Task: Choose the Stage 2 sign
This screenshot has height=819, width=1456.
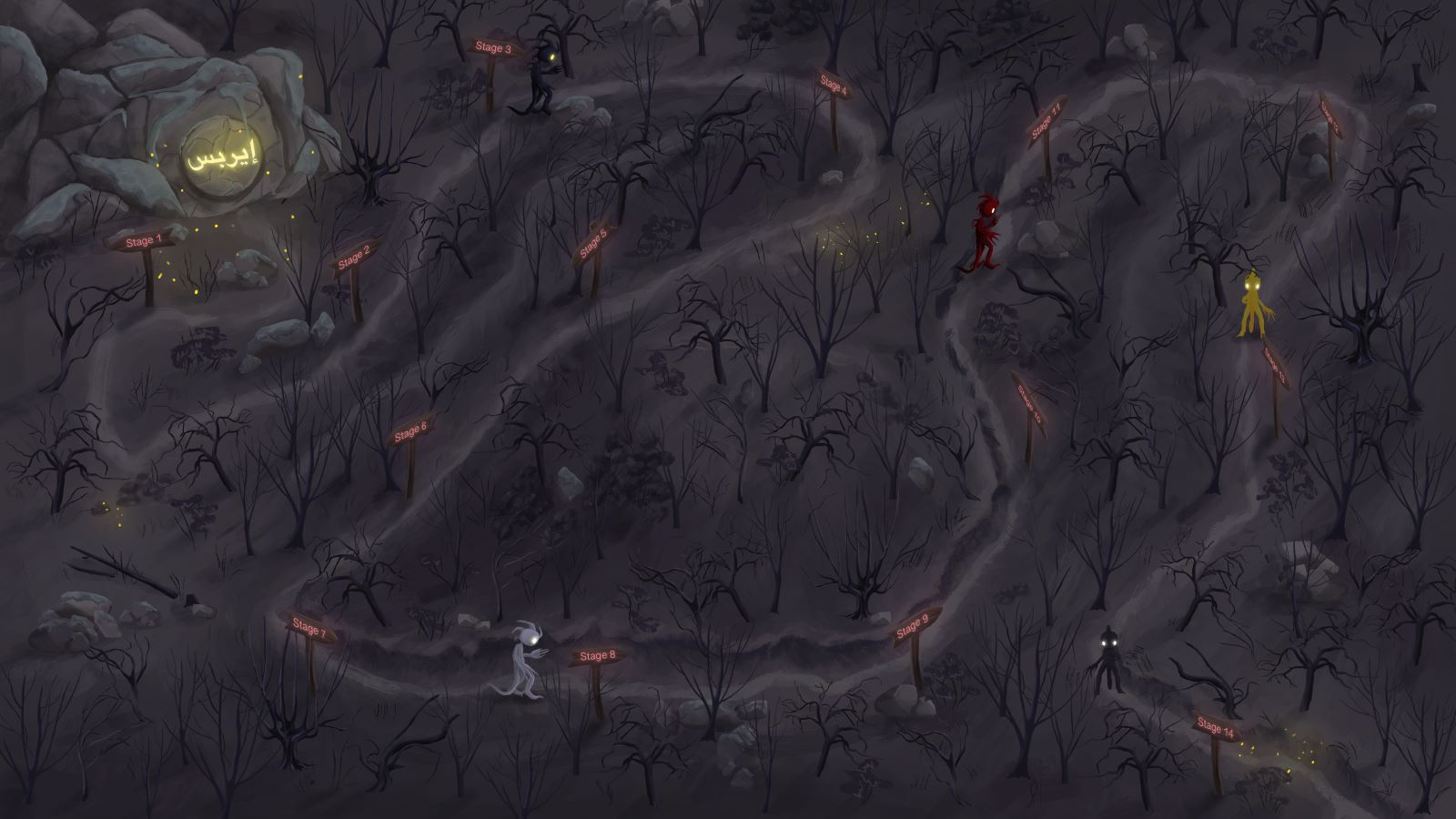Action: coord(354,258)
